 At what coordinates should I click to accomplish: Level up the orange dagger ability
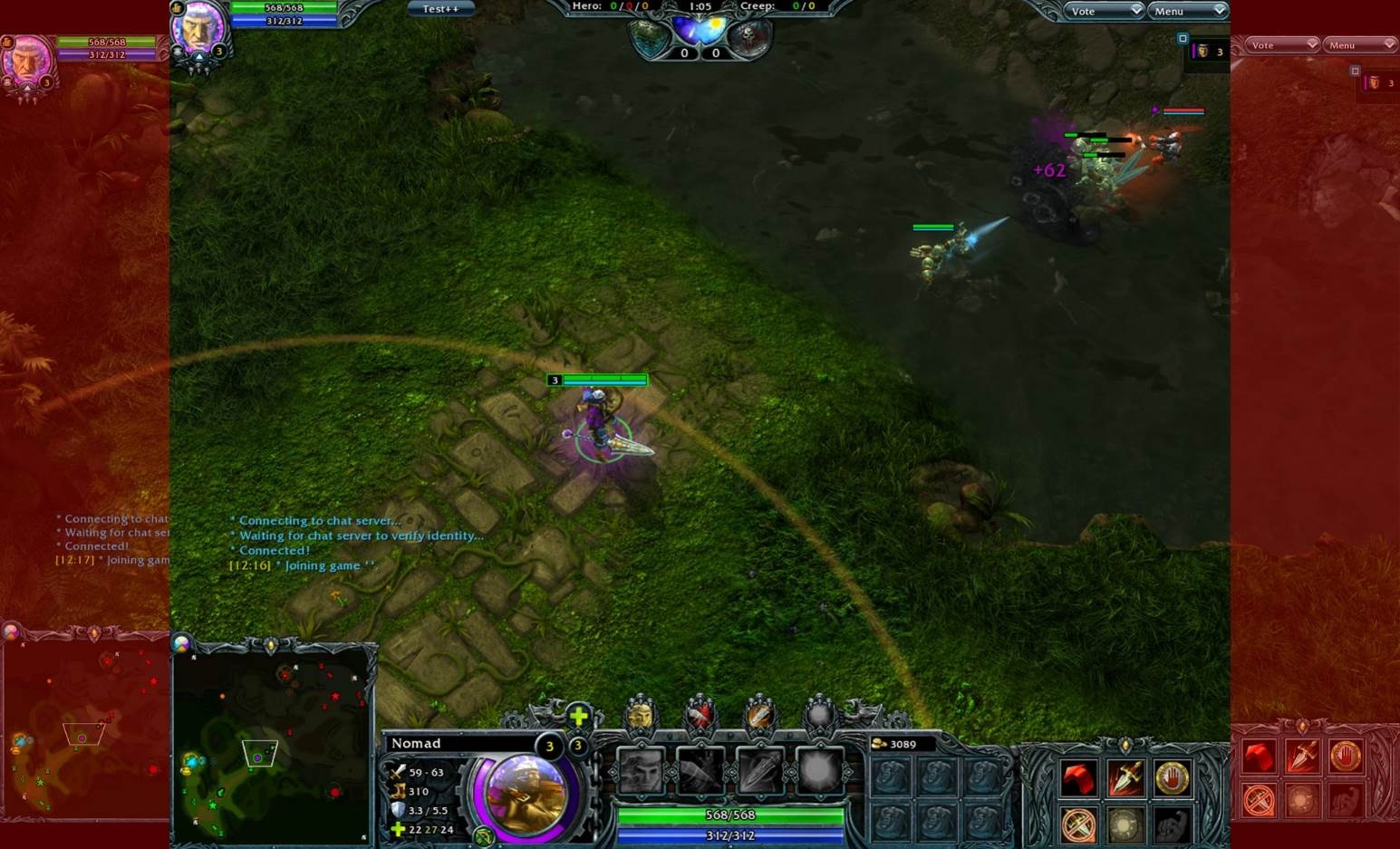[x=759, y=717]
